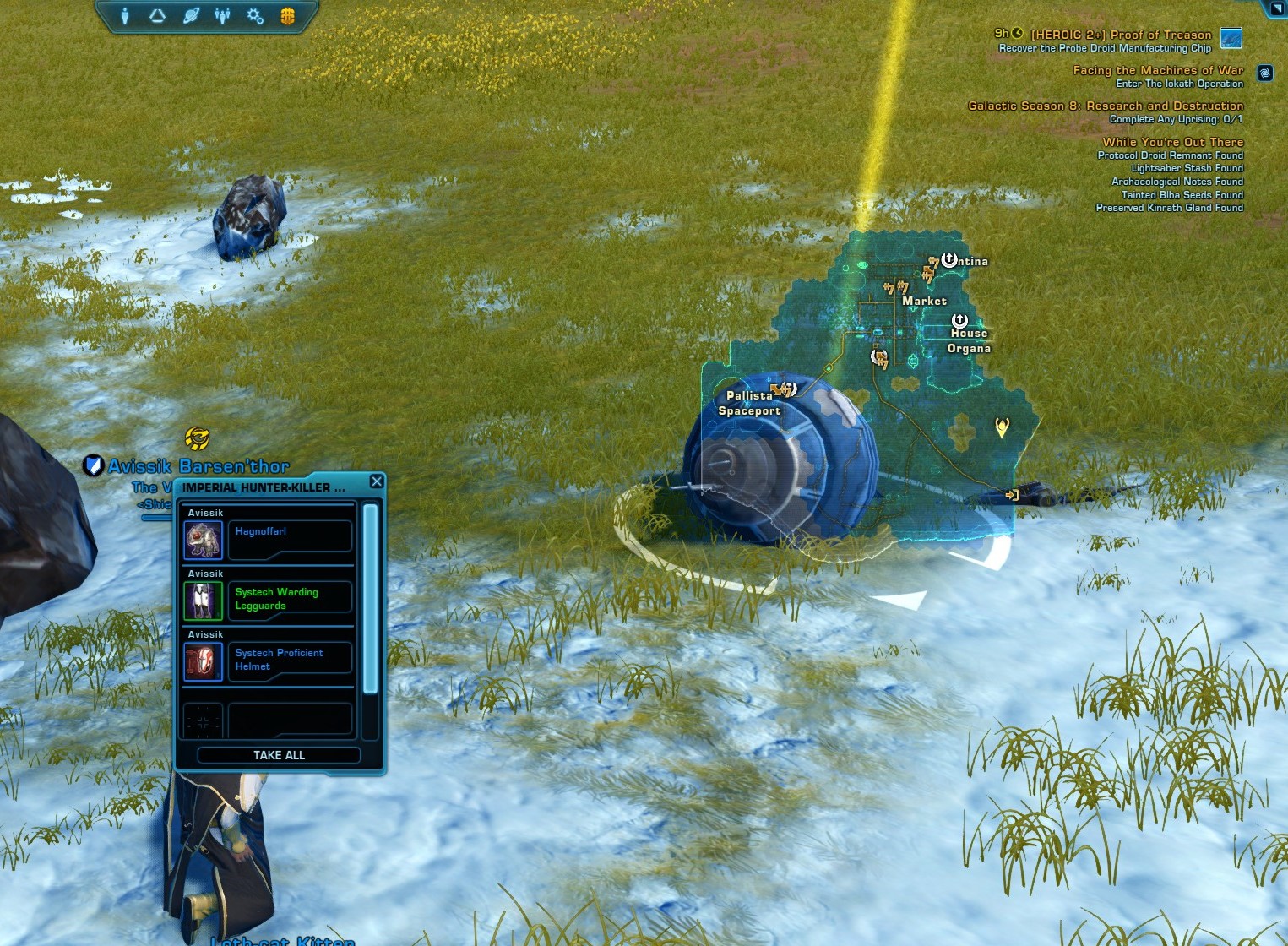Open the ringed planet menu icon
Image resolution: width=1288 pixels, height=946 pixels.
191,16
